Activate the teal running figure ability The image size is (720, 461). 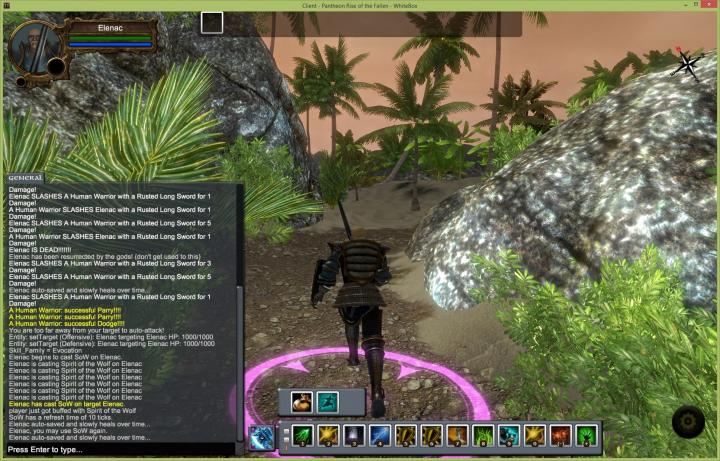(327, 402)
